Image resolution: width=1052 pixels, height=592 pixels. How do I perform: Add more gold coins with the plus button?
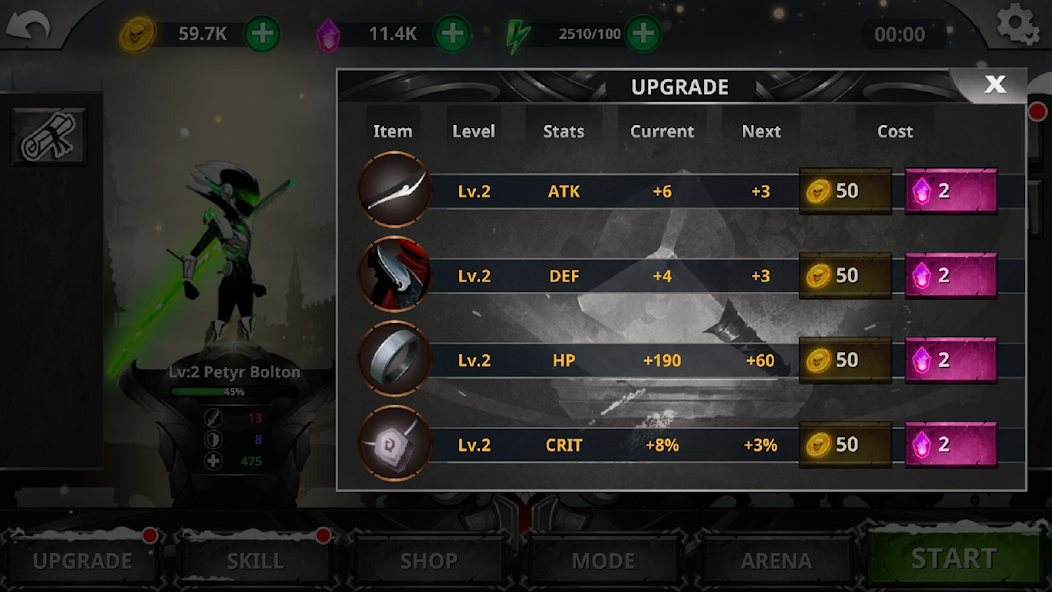(262, 34)
